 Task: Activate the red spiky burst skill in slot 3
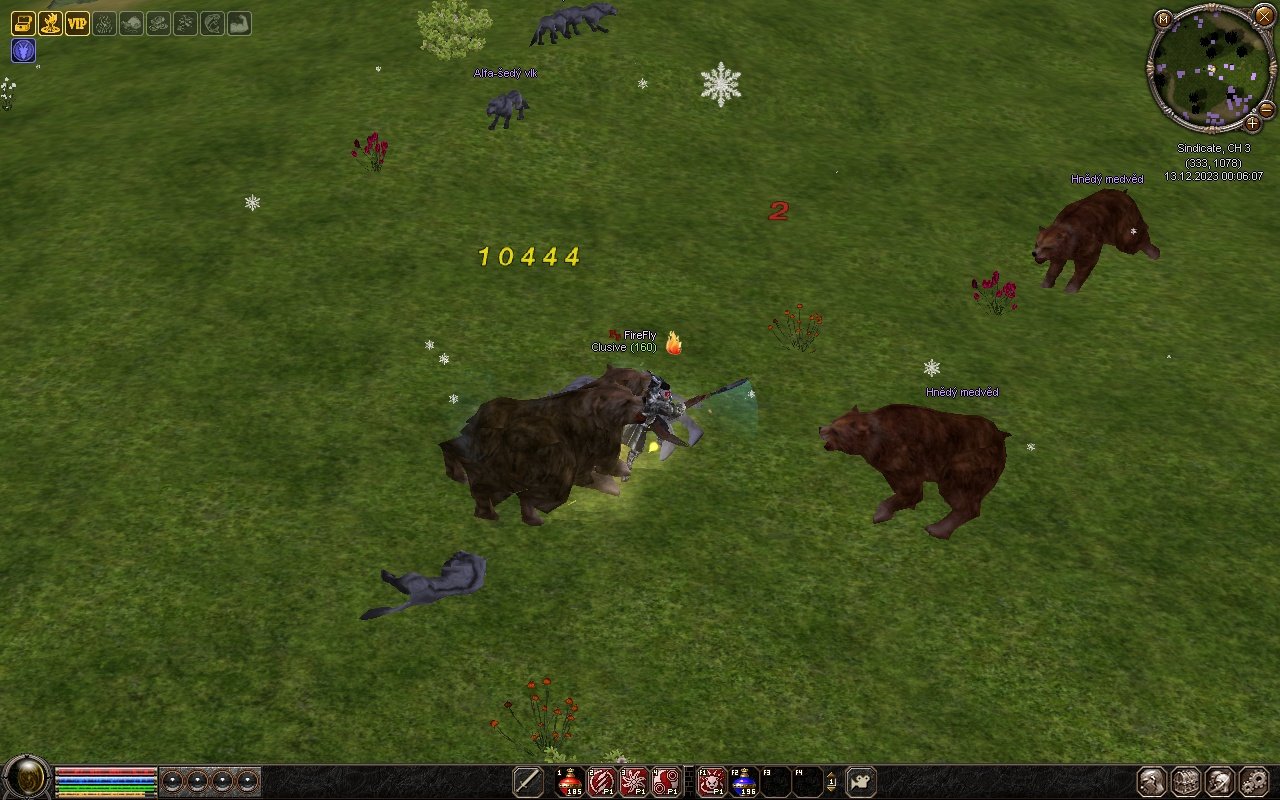(x=634, y=781)
